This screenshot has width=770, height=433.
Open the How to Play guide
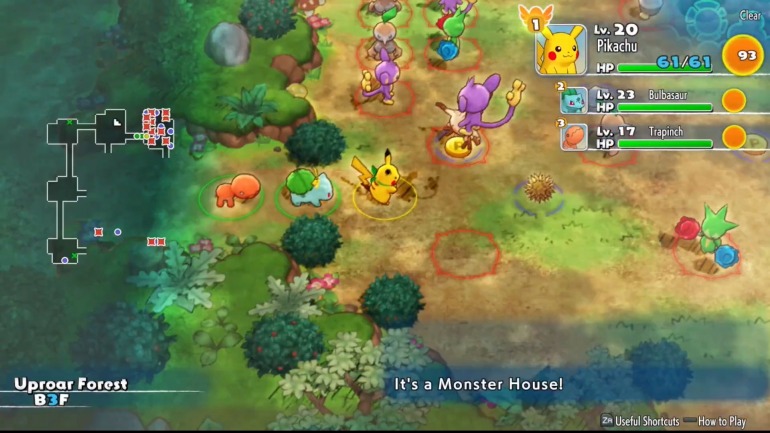(x=722, y=421)
